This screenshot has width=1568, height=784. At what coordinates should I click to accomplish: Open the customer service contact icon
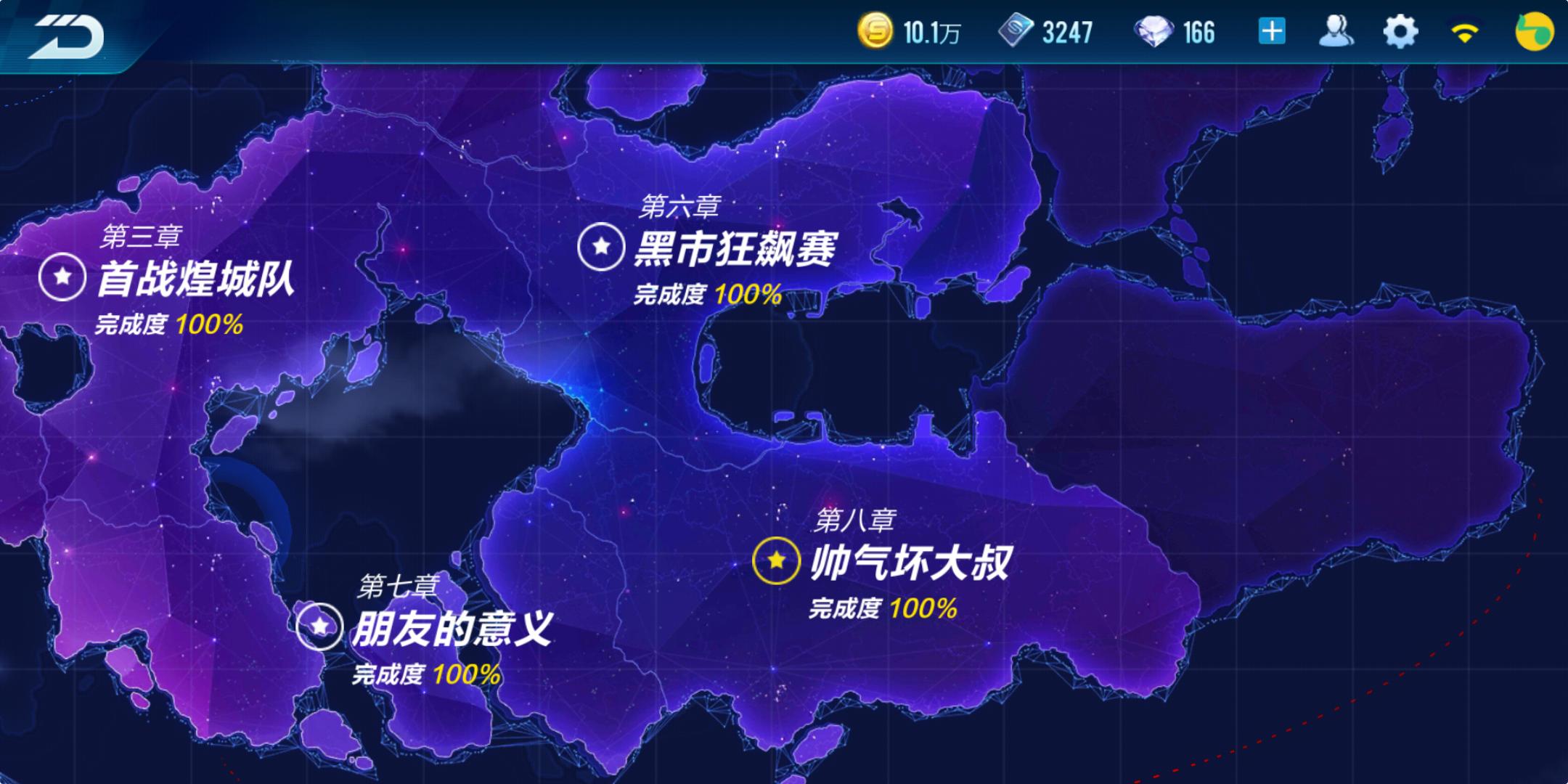tap(1338, 31)
